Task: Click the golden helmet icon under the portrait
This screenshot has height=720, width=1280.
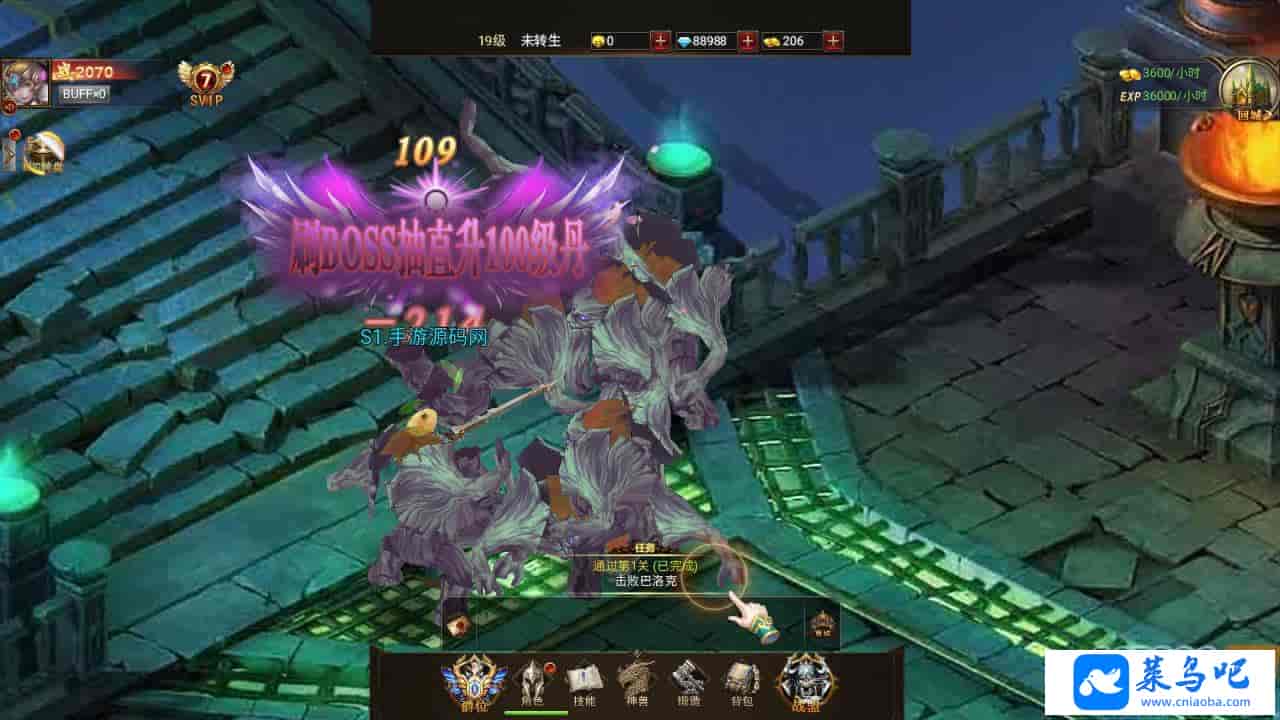Action: pos(43,153)
